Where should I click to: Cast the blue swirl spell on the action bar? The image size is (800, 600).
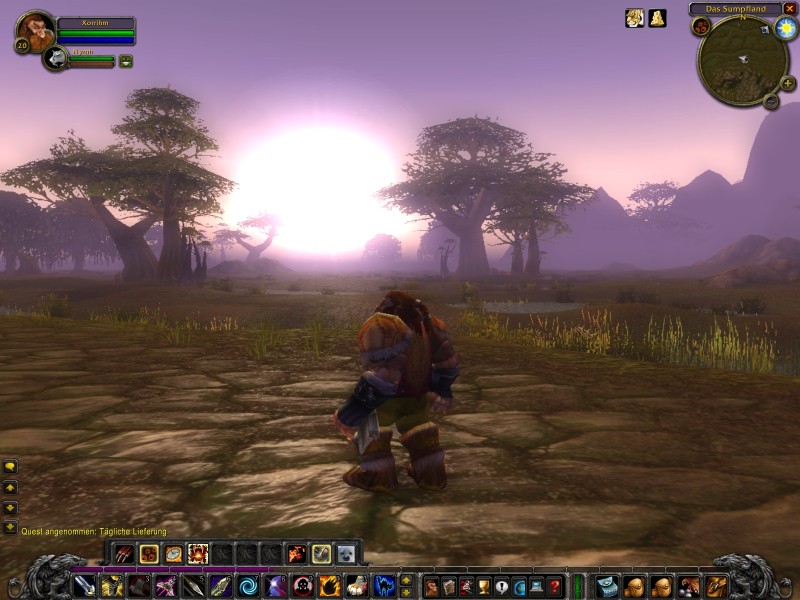[x=247, y=585]
